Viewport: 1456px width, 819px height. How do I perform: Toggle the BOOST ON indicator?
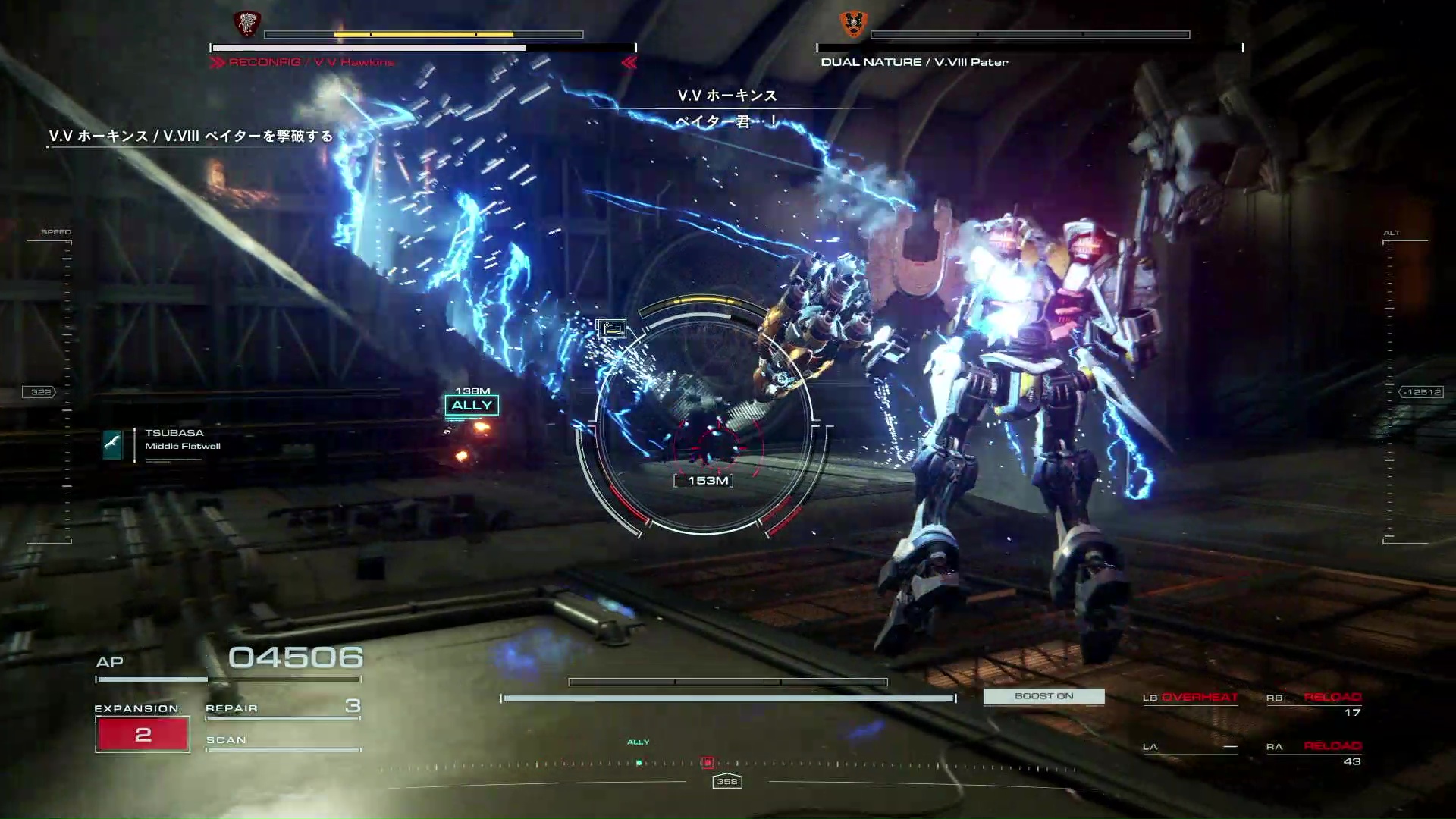pyautogui.click(x=1043, y=696)
